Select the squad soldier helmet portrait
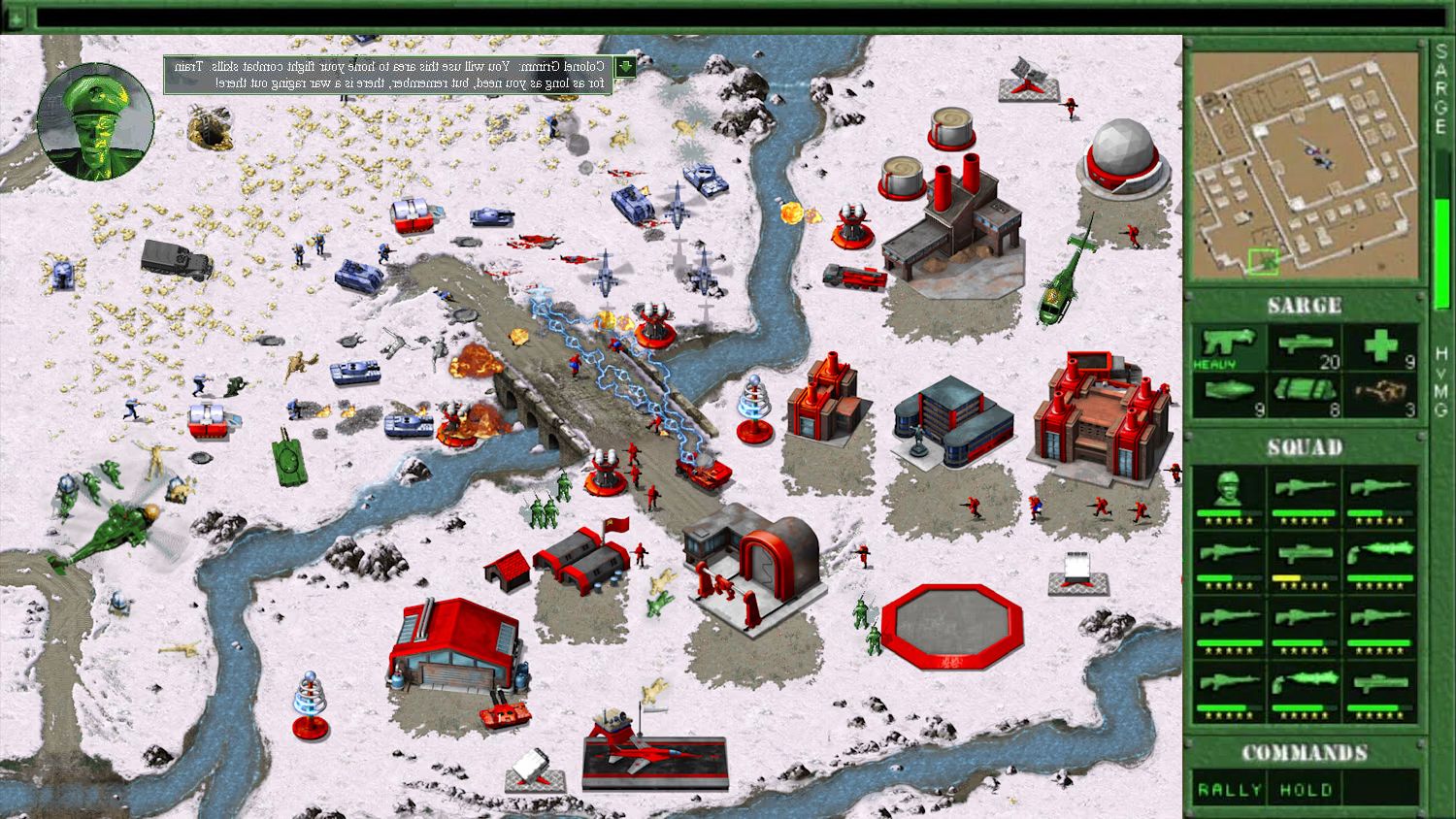The width and height of the screenshot is (1456, 819). pos(1229,495)
